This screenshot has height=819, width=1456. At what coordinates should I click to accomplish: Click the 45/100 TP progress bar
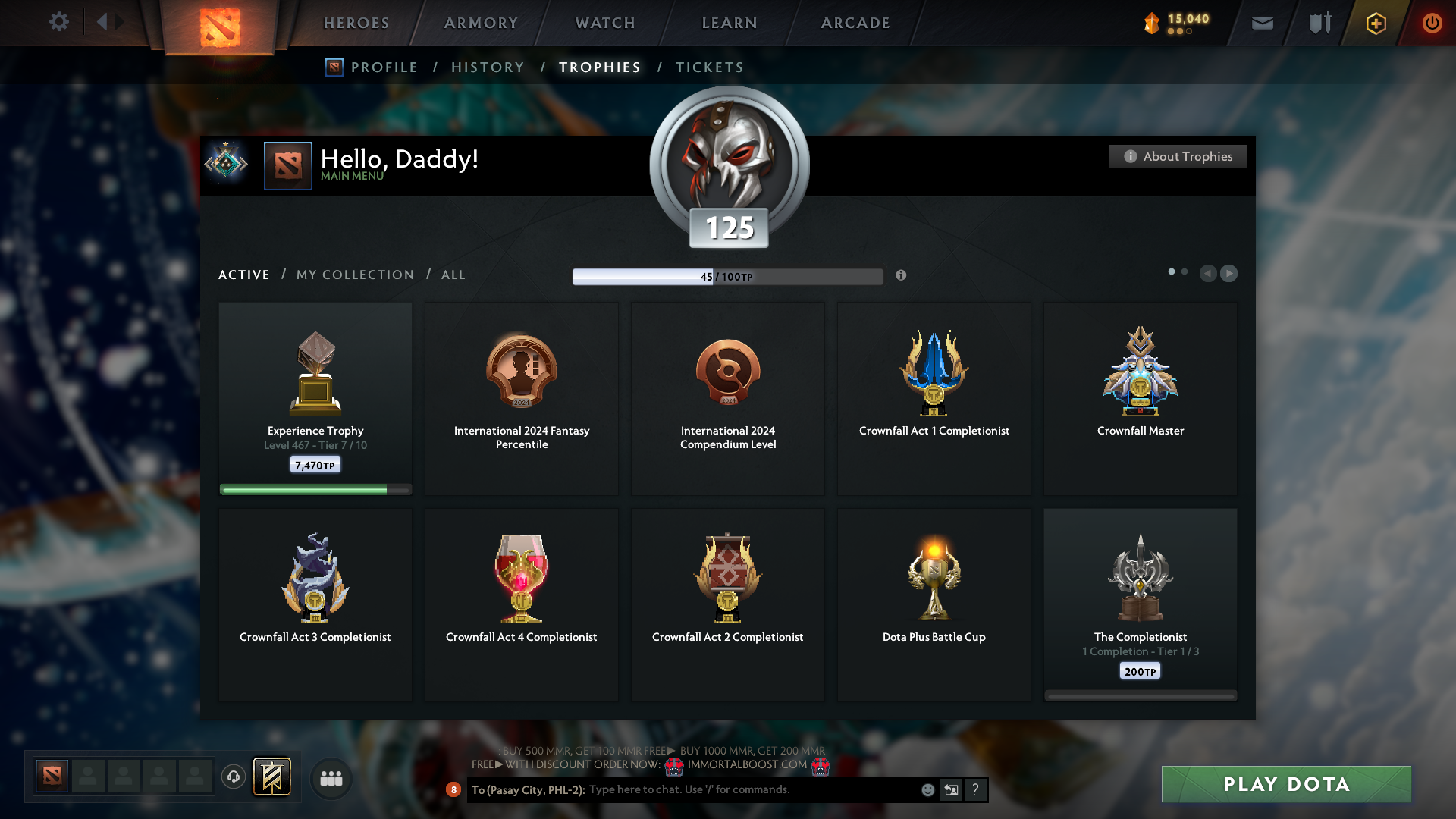(728, 276)
